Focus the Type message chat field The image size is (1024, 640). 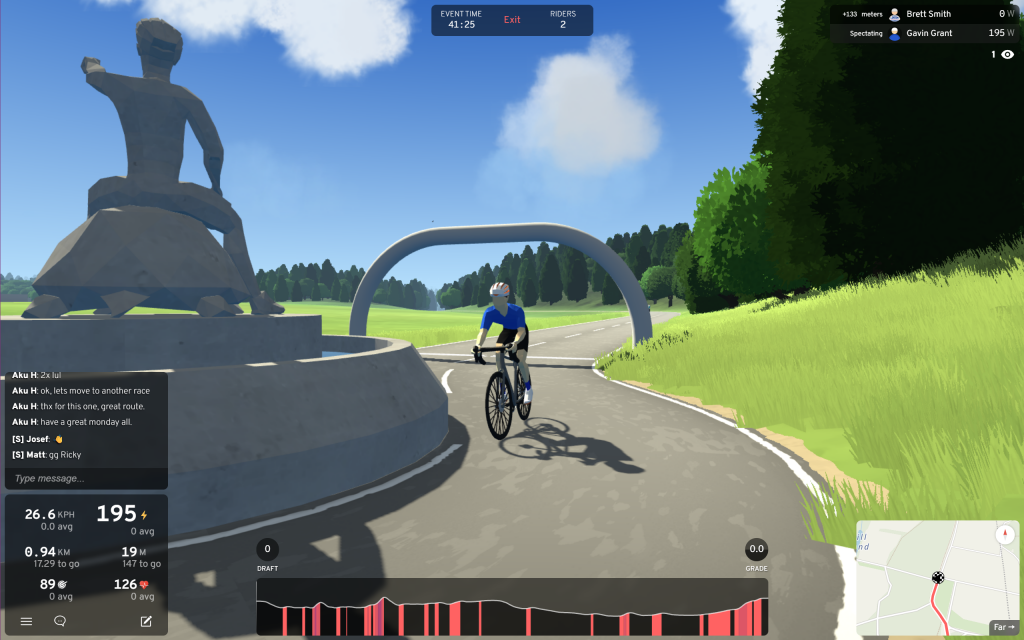pos(85,478)
